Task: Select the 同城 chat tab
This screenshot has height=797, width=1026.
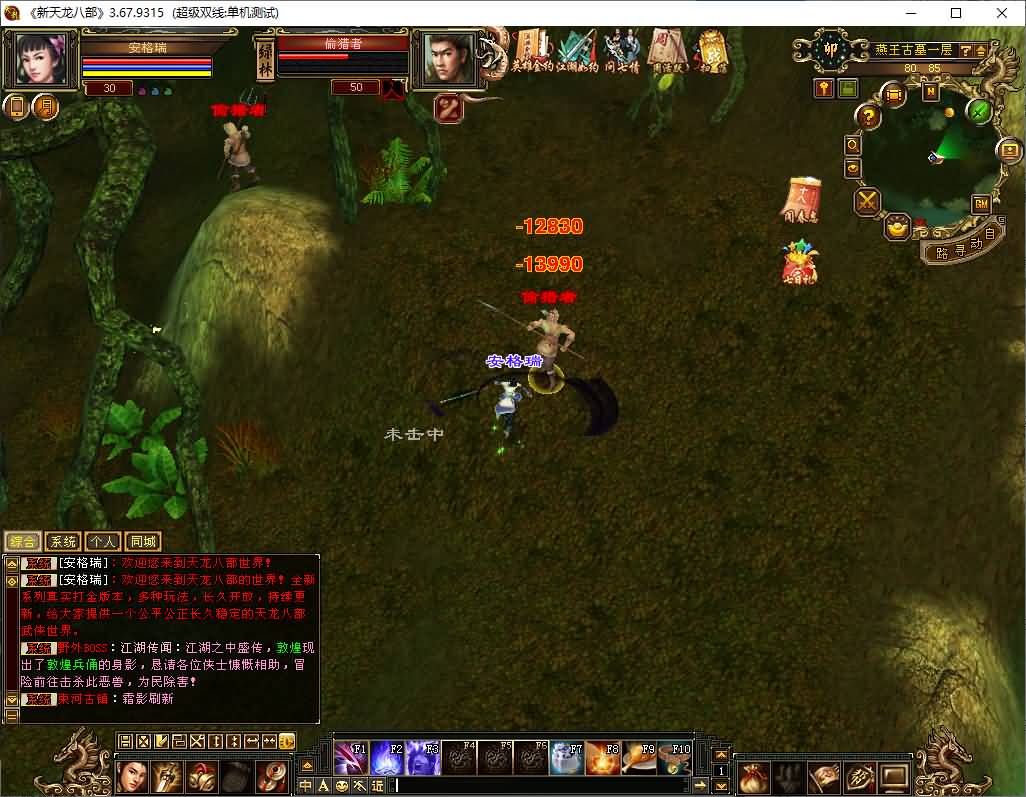Action: [144, 542]
